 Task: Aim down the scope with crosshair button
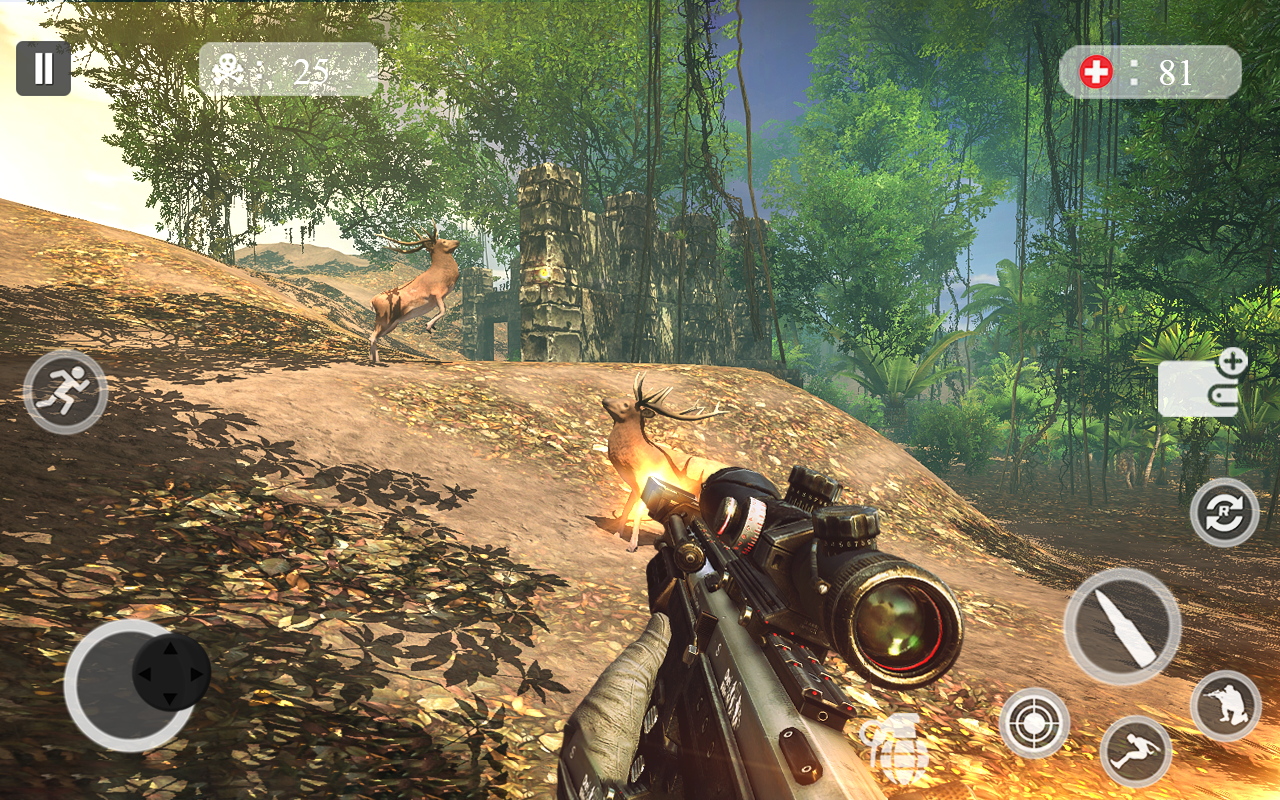coord(1034,723)
